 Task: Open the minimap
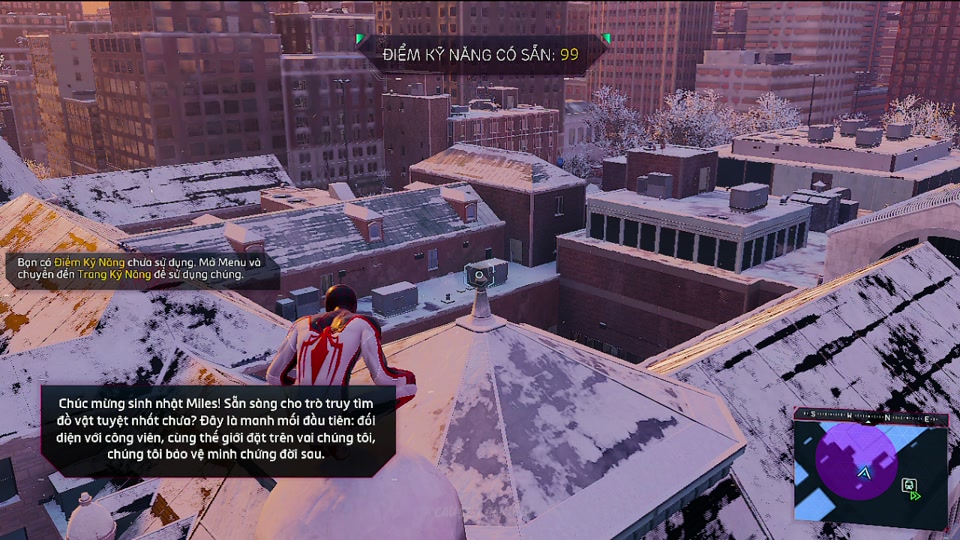870,470
